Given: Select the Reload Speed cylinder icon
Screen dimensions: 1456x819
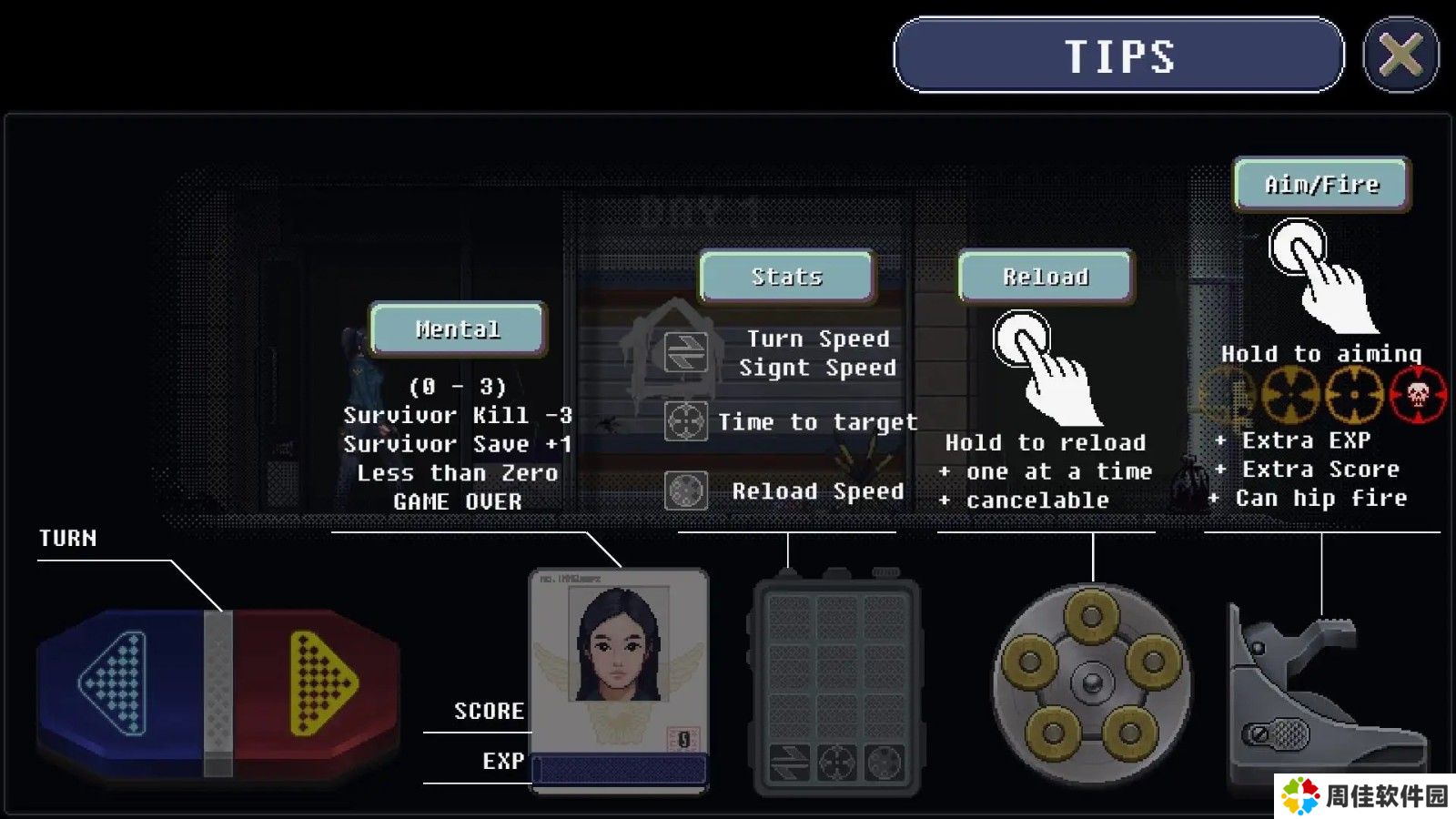Looking at the screenshot, I should pyautogui.click(x=685, y=491).
